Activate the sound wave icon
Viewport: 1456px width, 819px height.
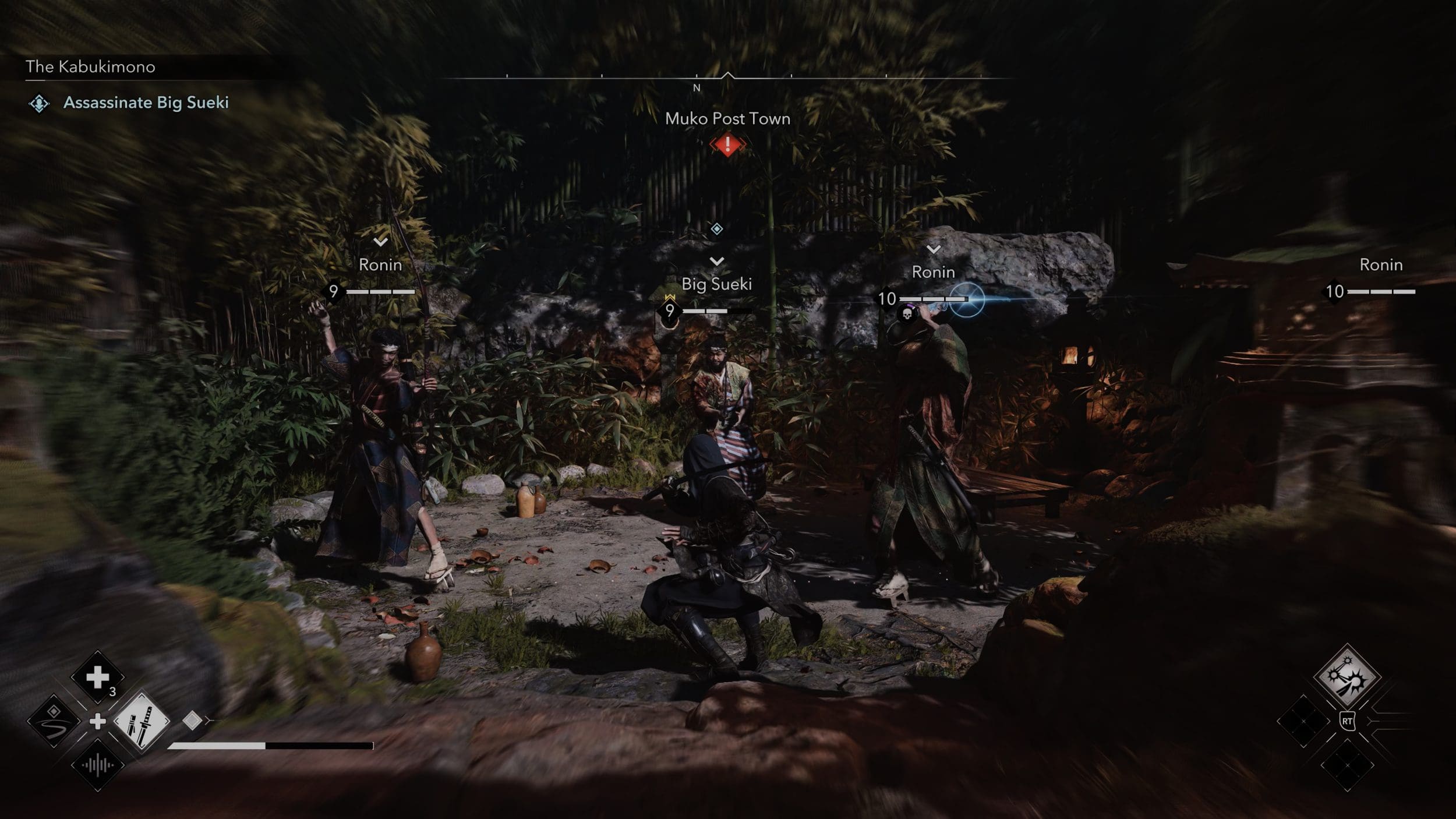(97, 765)
